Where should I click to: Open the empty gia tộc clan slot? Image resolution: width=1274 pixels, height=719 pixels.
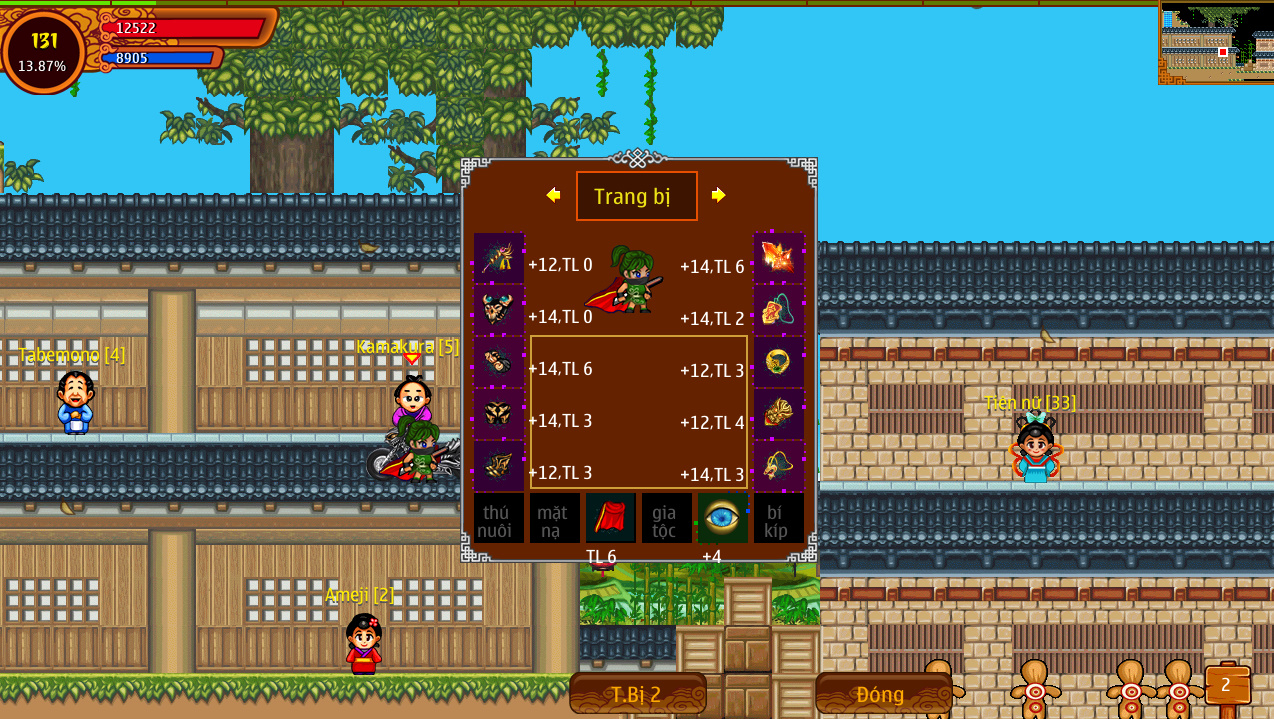(x=666, y=518)
